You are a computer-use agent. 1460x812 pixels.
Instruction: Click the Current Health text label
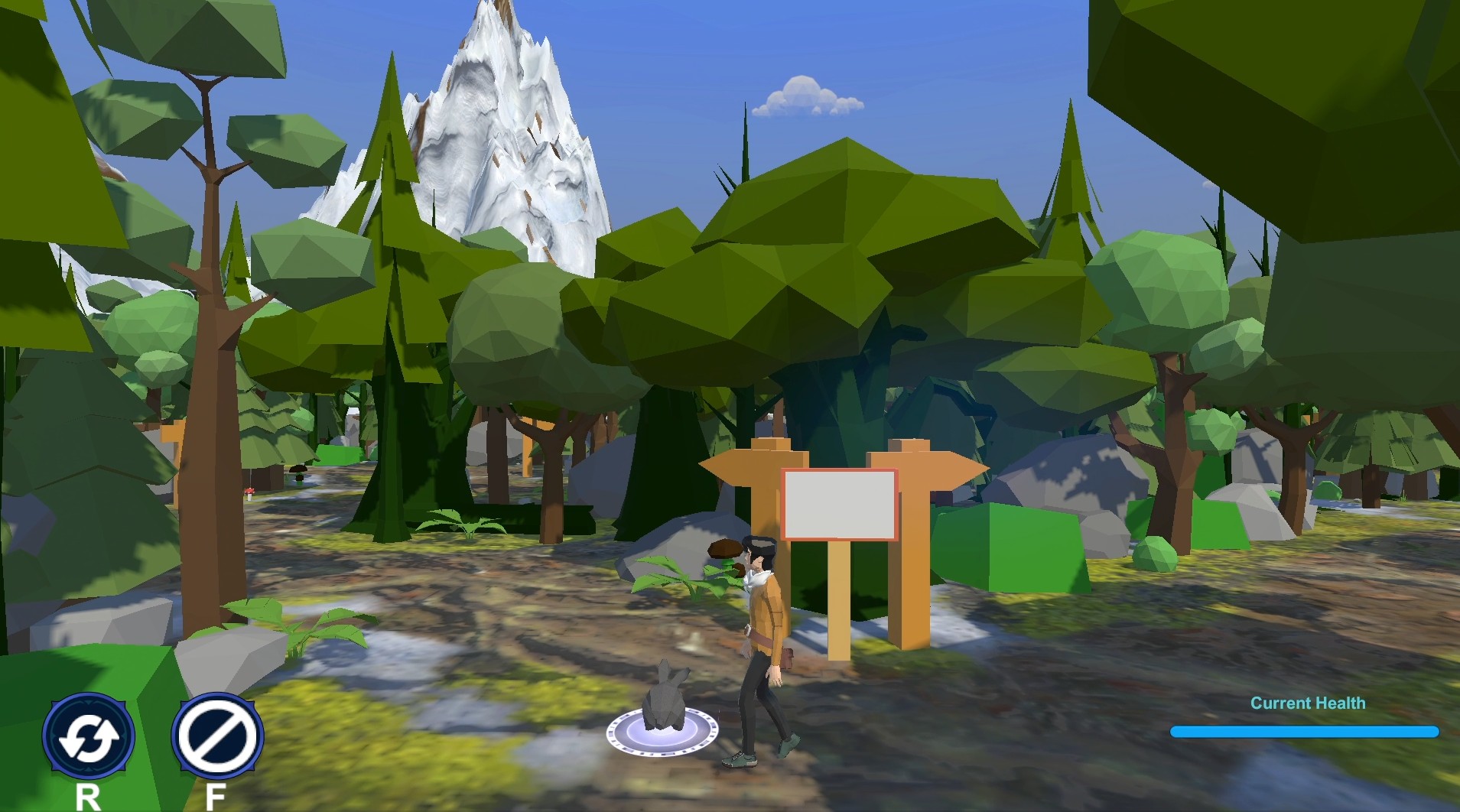1309,703
